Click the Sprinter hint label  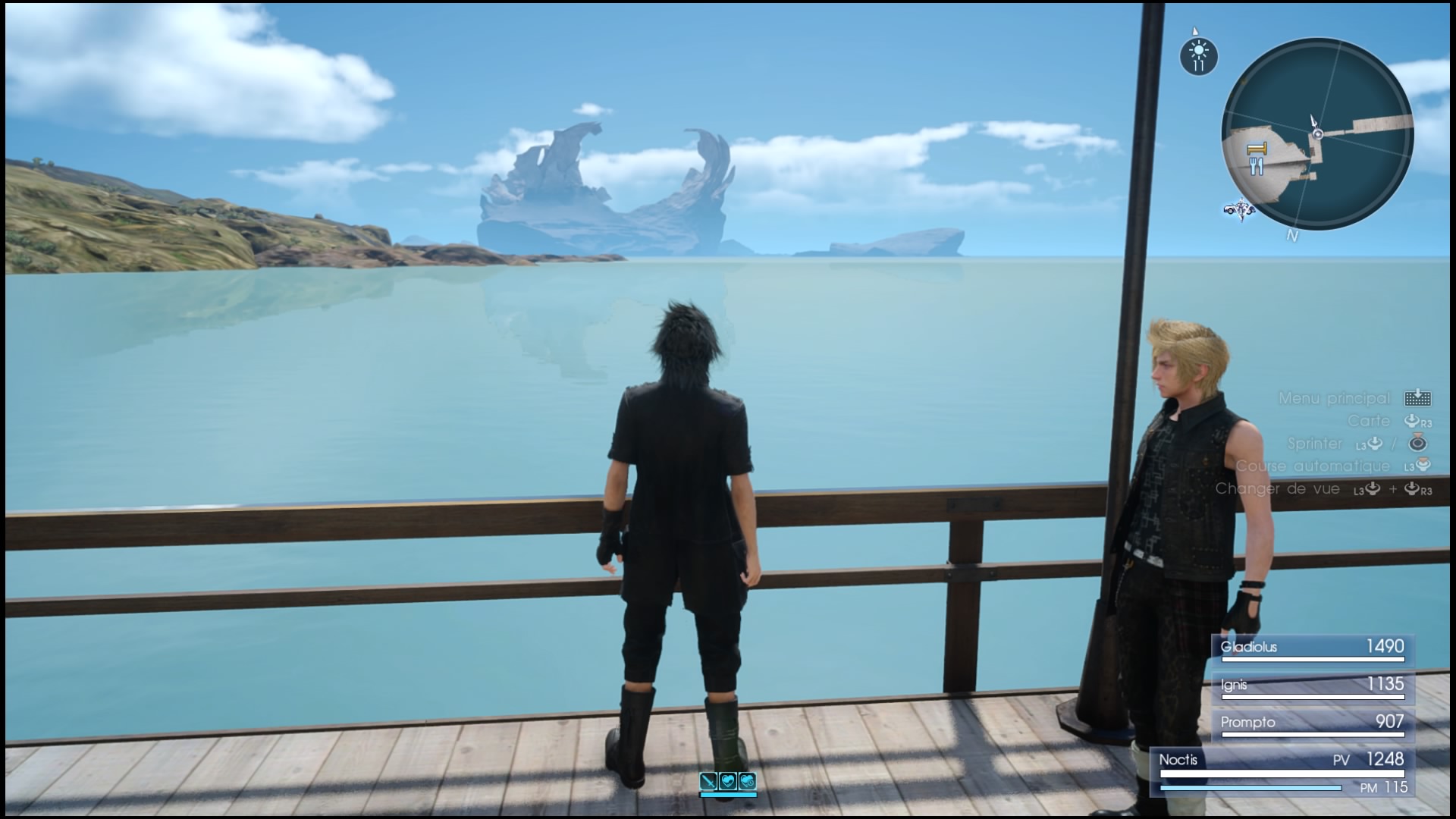pos(1314,444)
